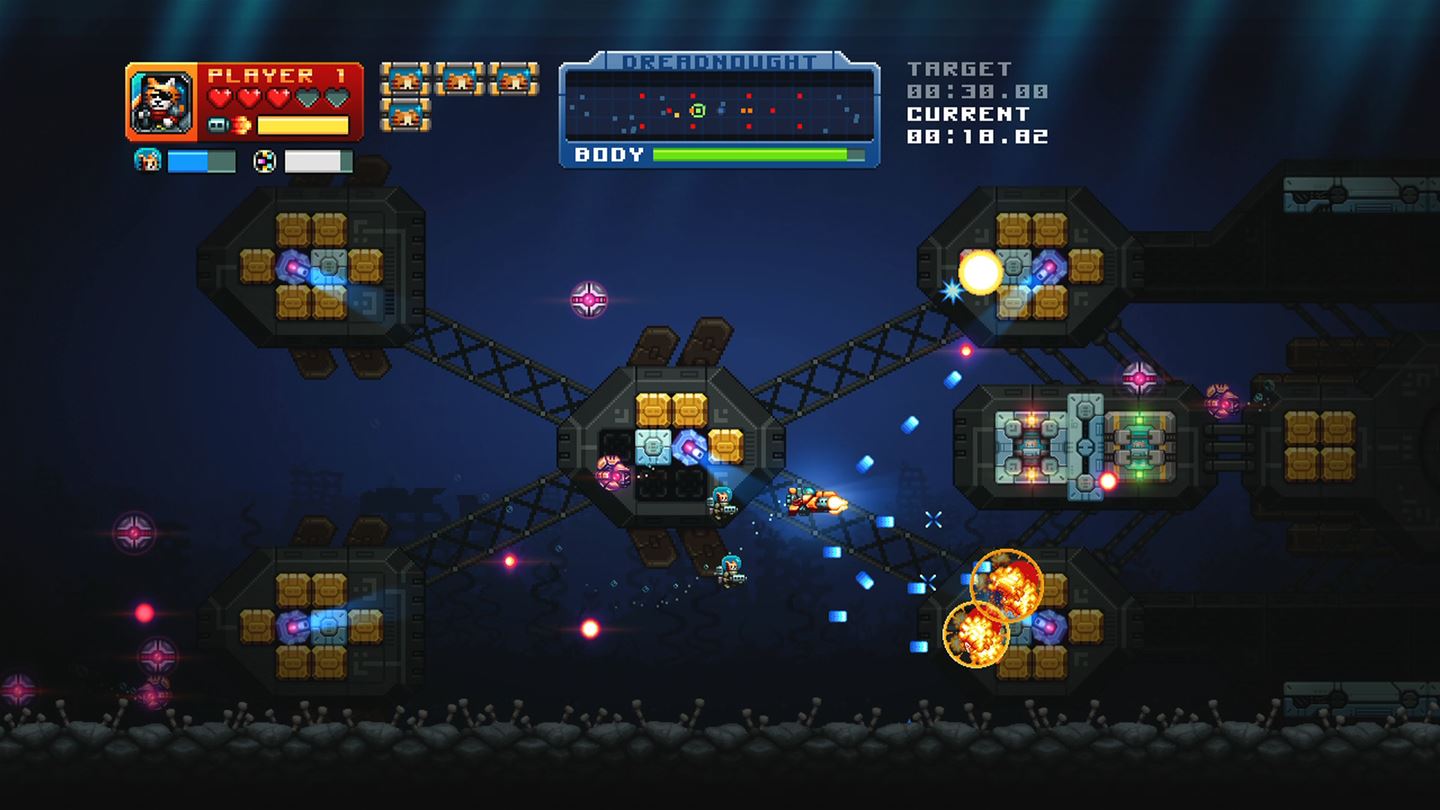1440x810 pixels.
Task: Select the diamond special weapon icon
Action: [264, 163]
